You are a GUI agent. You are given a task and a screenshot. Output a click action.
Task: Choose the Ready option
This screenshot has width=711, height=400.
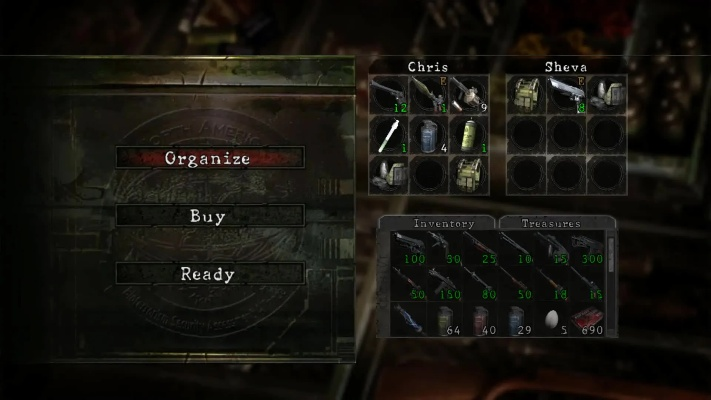(x=208, y=274)
